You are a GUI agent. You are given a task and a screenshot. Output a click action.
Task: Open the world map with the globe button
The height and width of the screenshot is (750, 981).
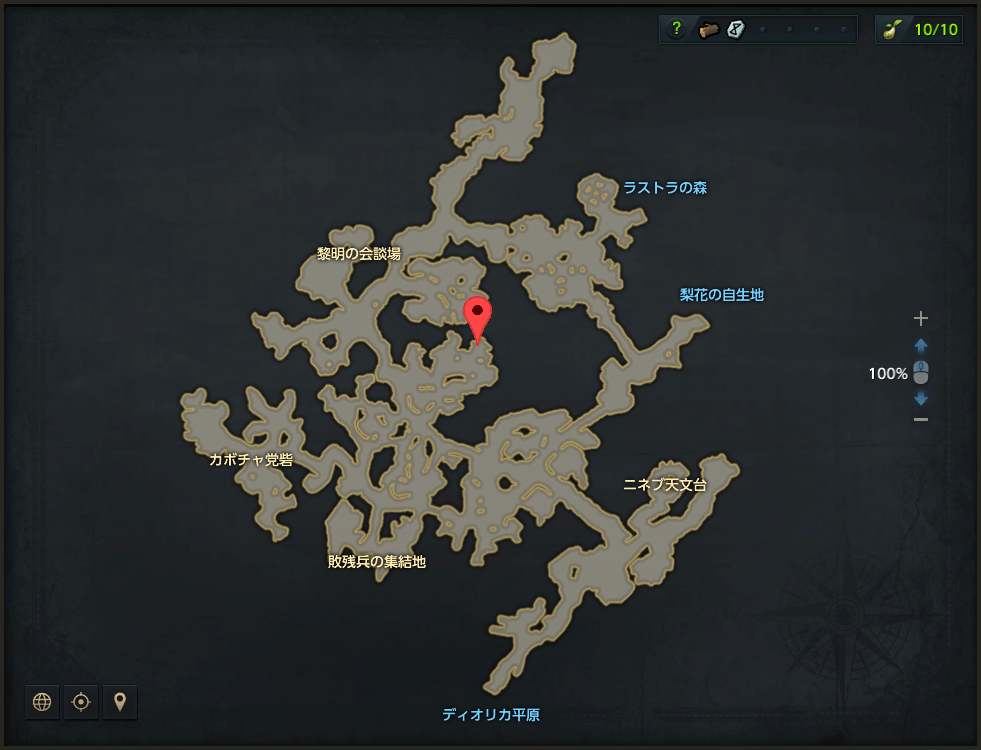coord(42,702)
